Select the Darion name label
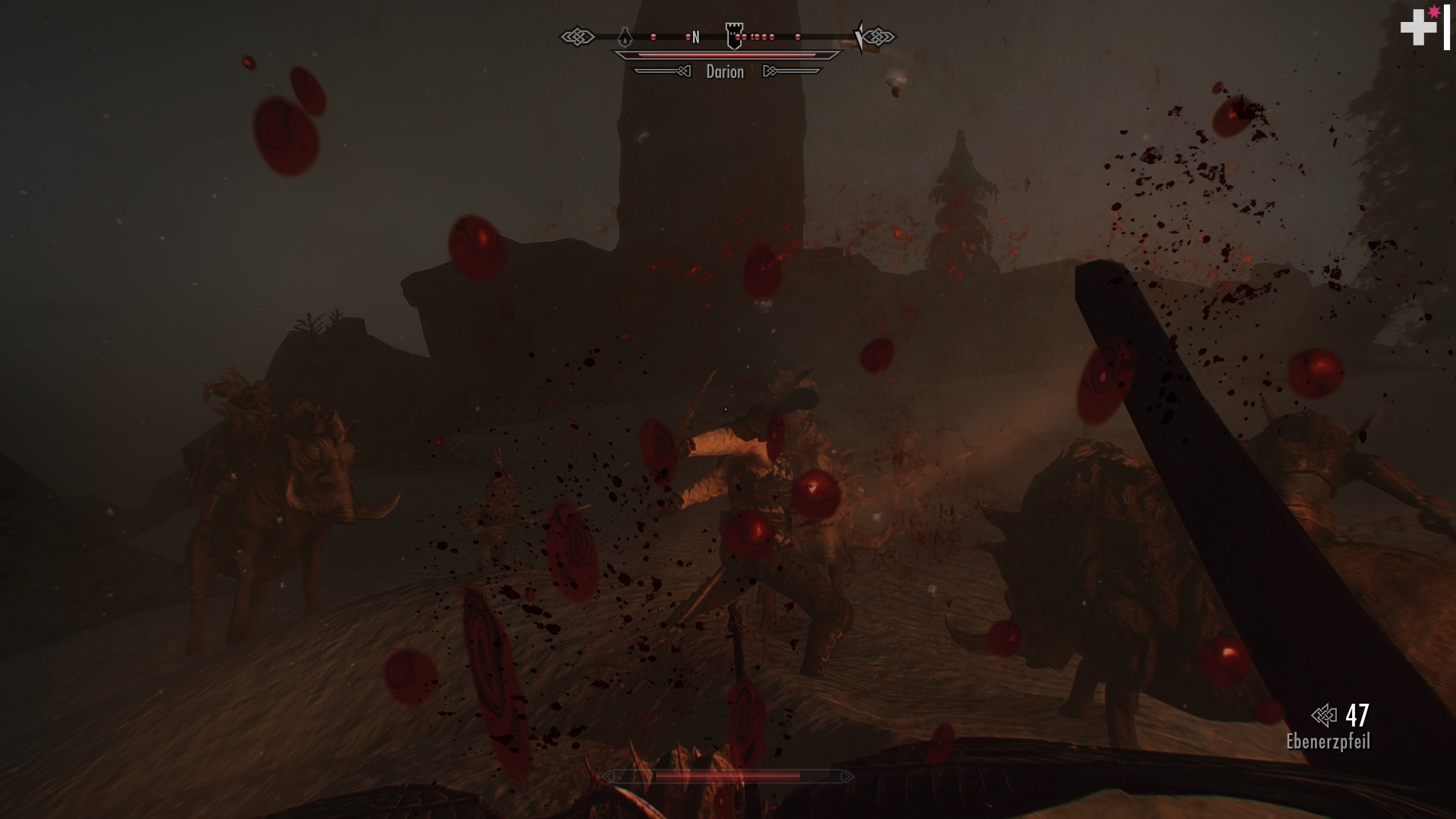The image size is (1456, 819). click(725, 72)
